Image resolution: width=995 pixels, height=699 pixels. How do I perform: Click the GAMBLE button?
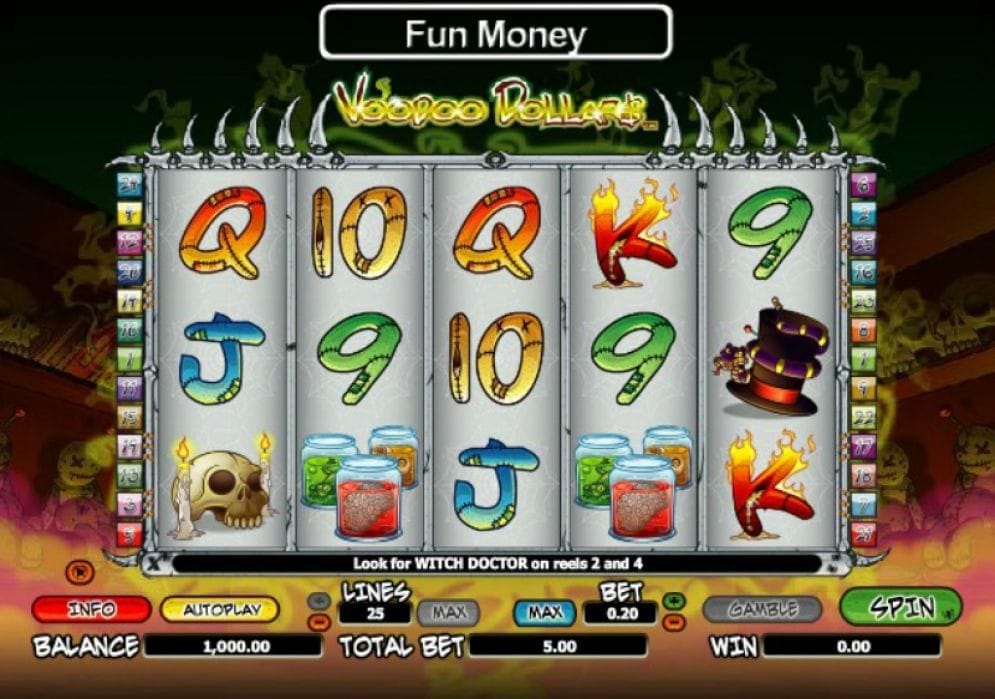click(762, 608)
